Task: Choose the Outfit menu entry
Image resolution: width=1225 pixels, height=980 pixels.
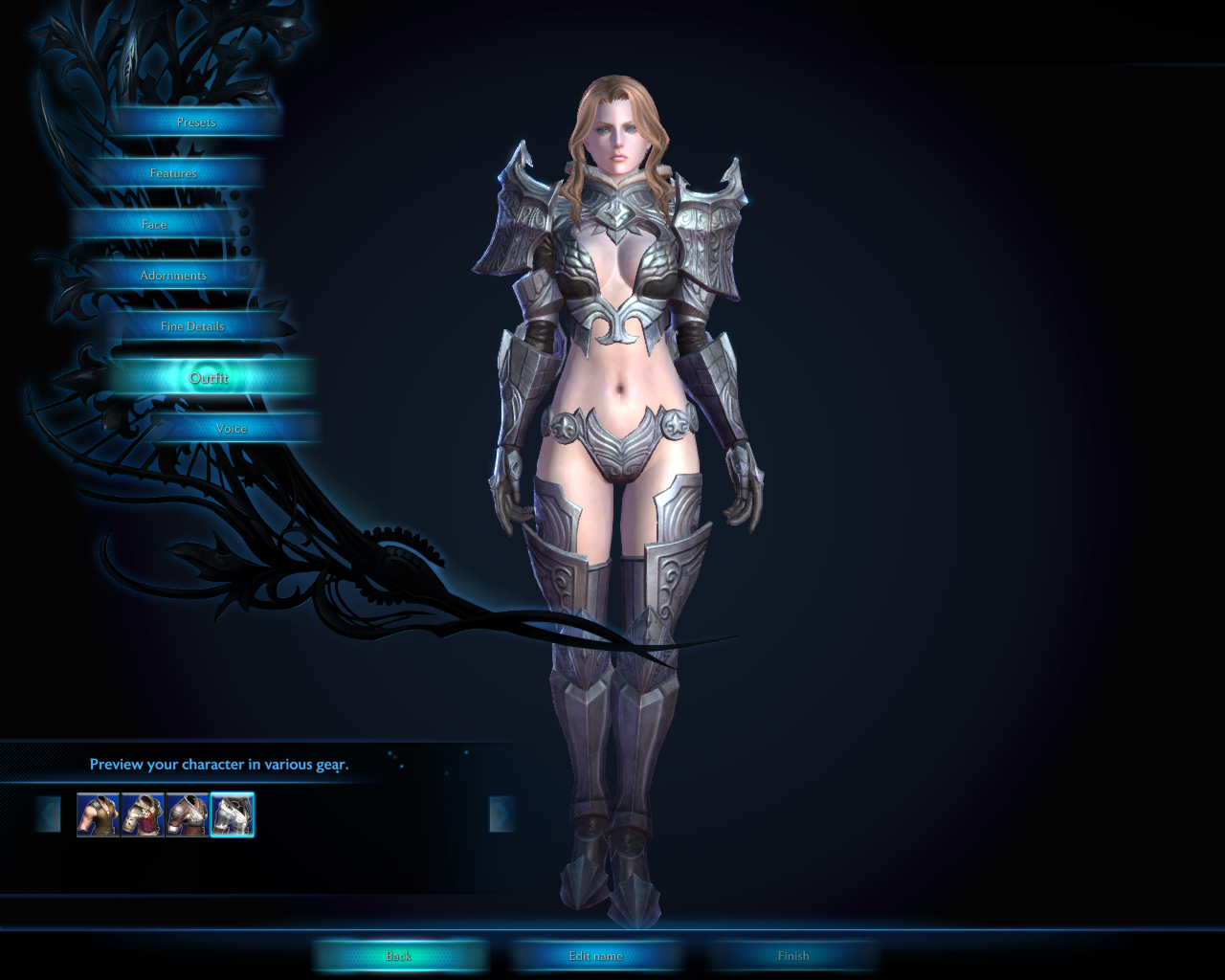Action: 209,378
